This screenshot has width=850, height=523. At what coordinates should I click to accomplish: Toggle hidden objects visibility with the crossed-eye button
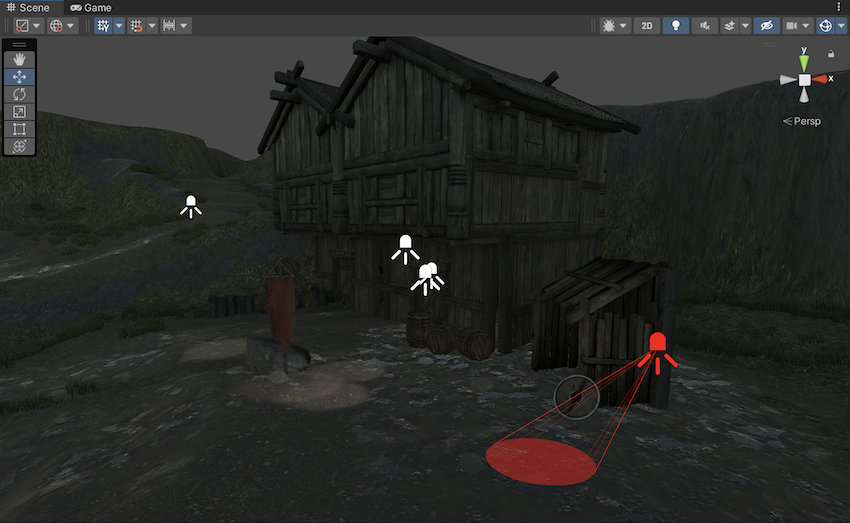click(768, 26)
